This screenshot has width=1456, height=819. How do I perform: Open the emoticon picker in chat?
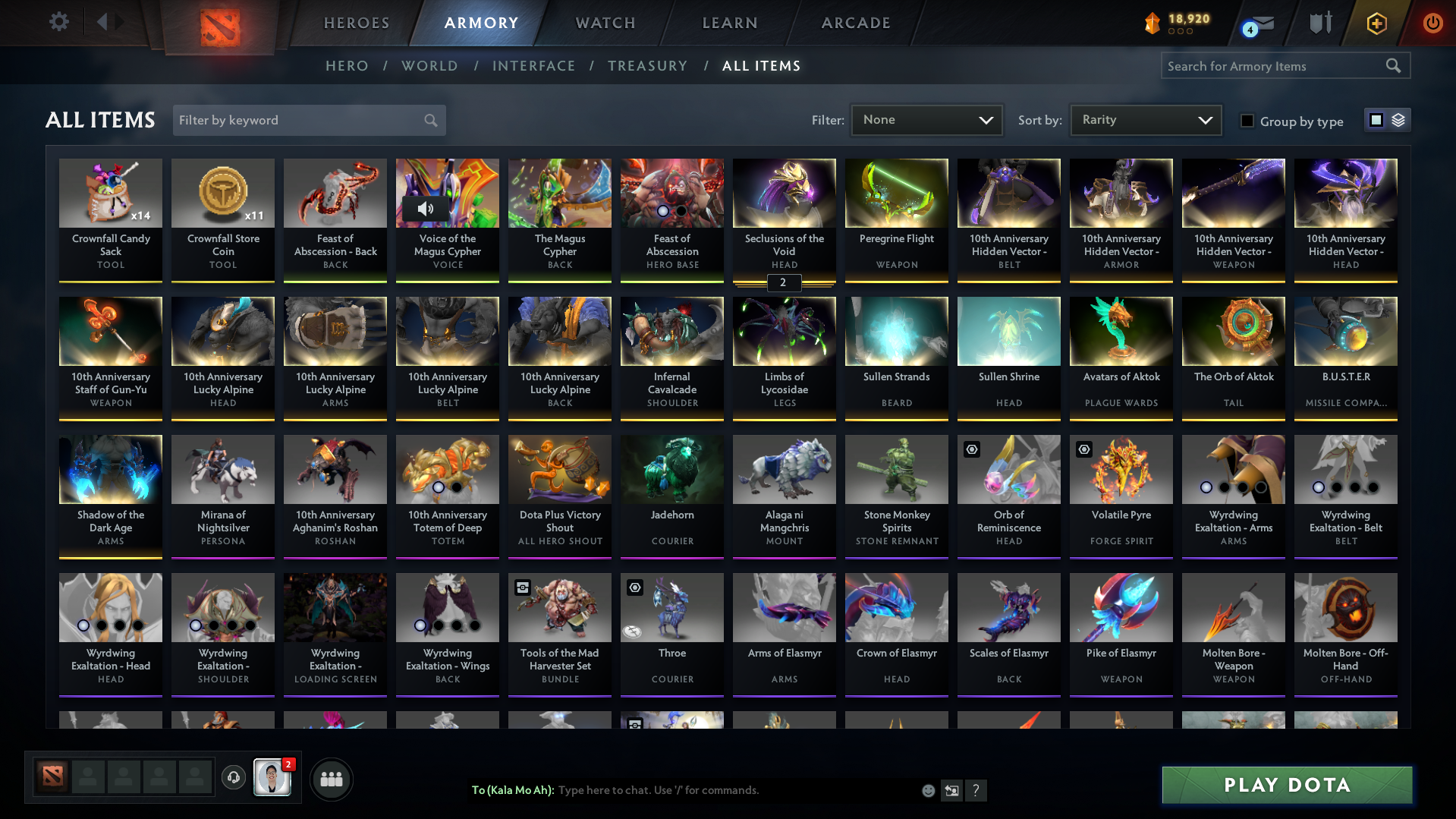[x=927, y=790]
